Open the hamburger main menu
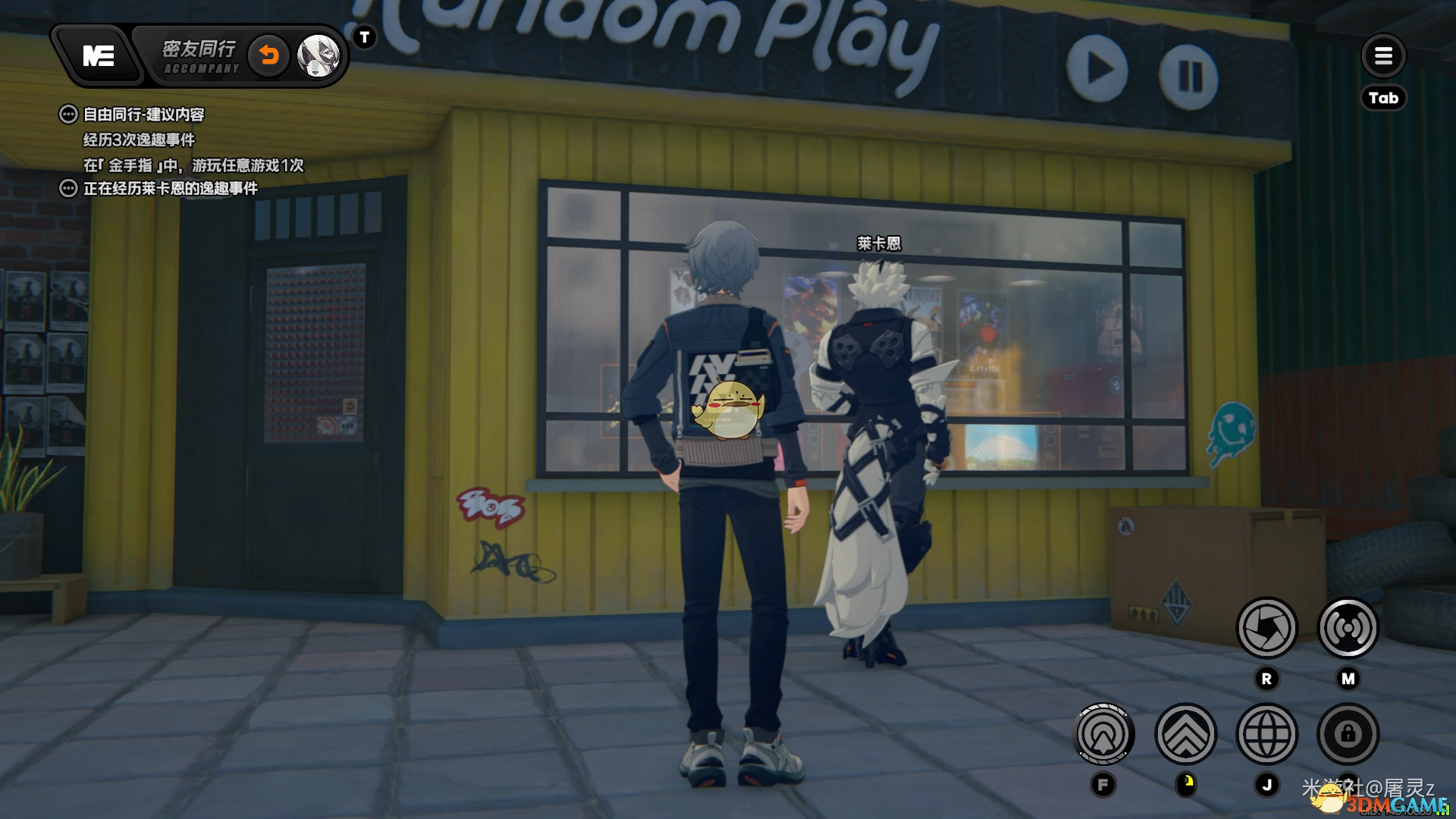The width and height of the screenshot is (1456, 819). click(1383, 55)
